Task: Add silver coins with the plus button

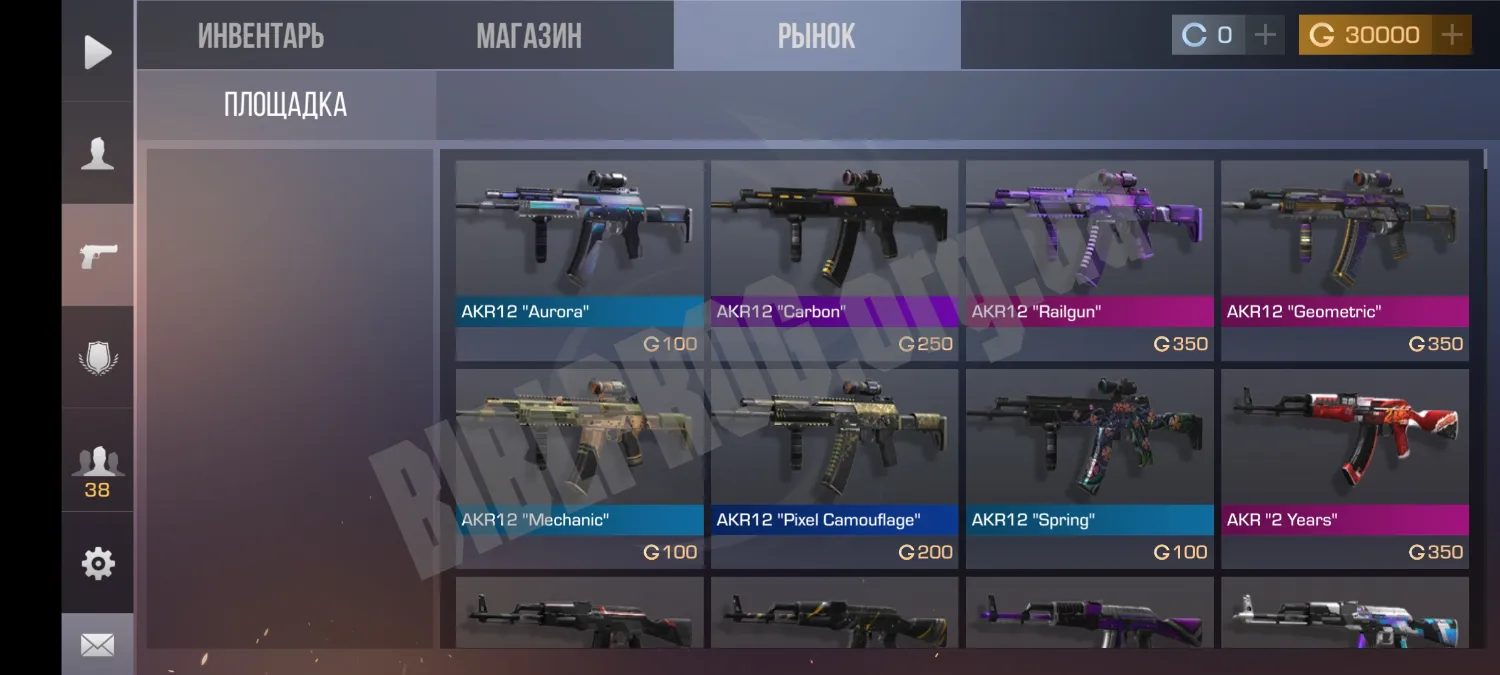Action: coord(1265,35)
